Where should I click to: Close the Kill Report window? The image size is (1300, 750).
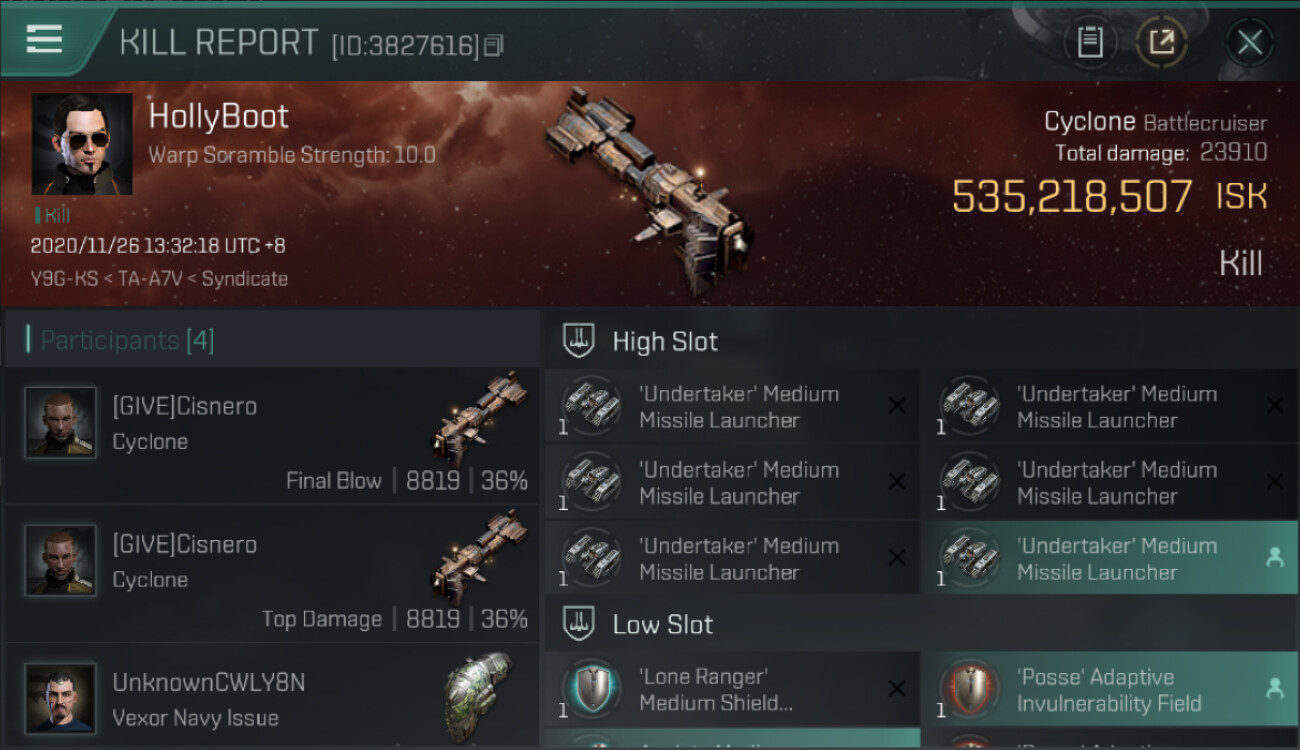[x=1249, y=43]
